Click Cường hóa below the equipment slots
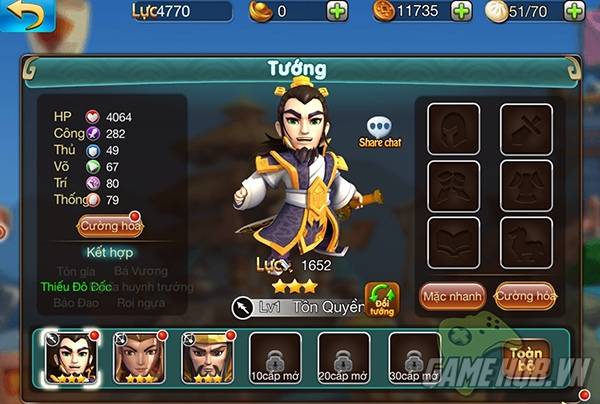Screen dimensions: 600x404 (524, 296)
